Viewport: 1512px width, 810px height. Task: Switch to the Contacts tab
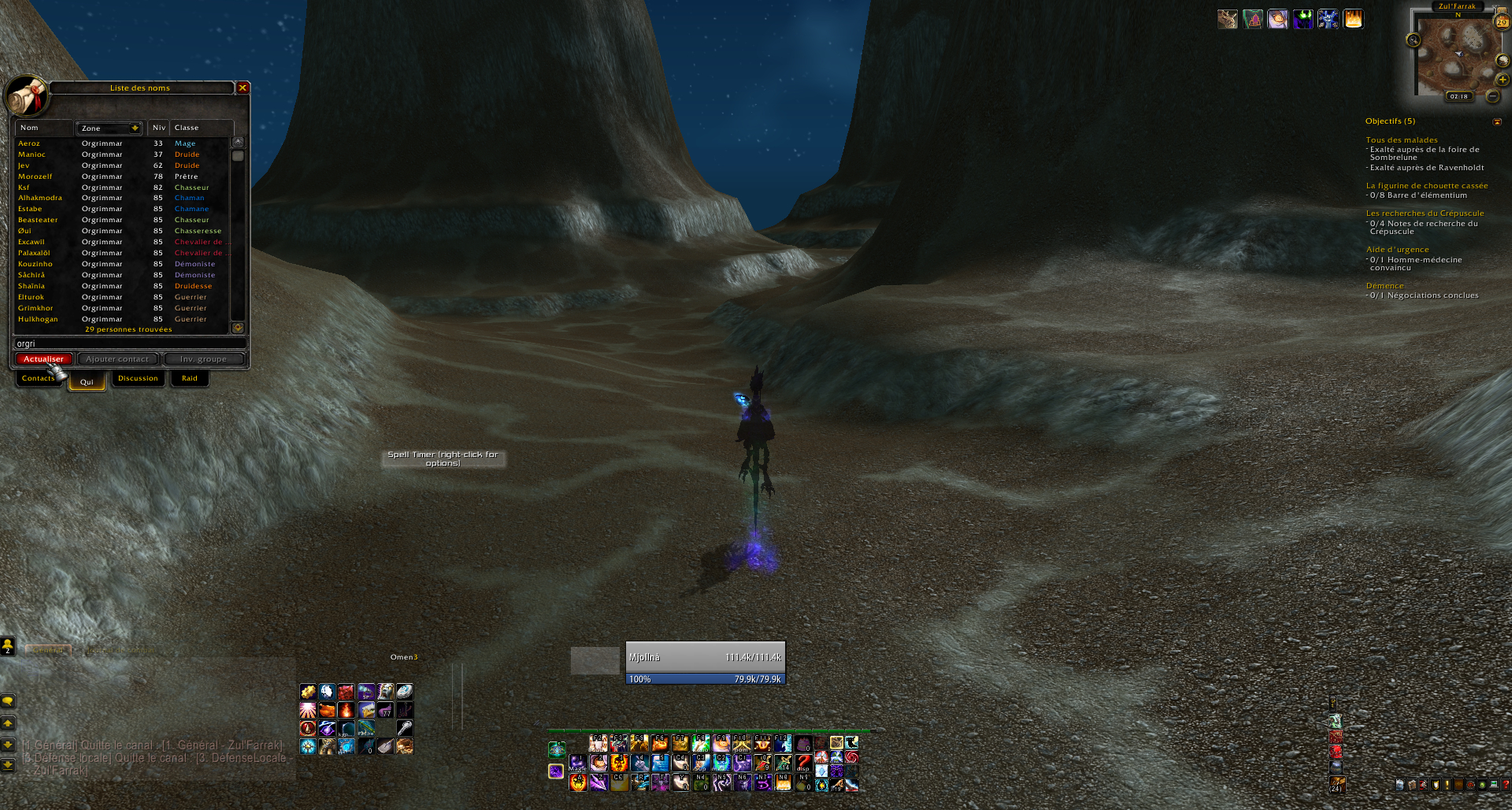(x=38, y=379)
